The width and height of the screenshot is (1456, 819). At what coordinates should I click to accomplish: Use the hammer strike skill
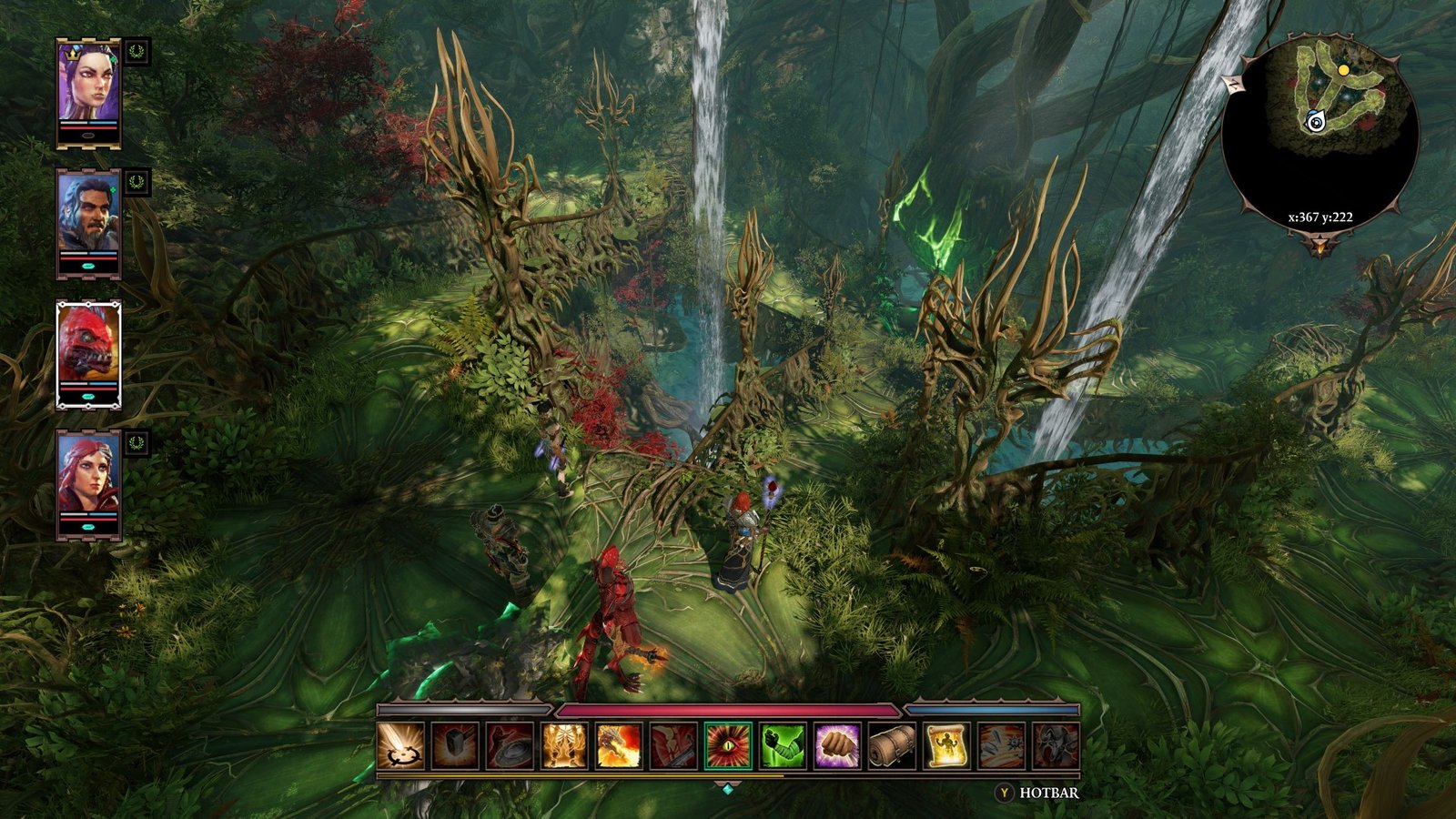pos(455,746)
